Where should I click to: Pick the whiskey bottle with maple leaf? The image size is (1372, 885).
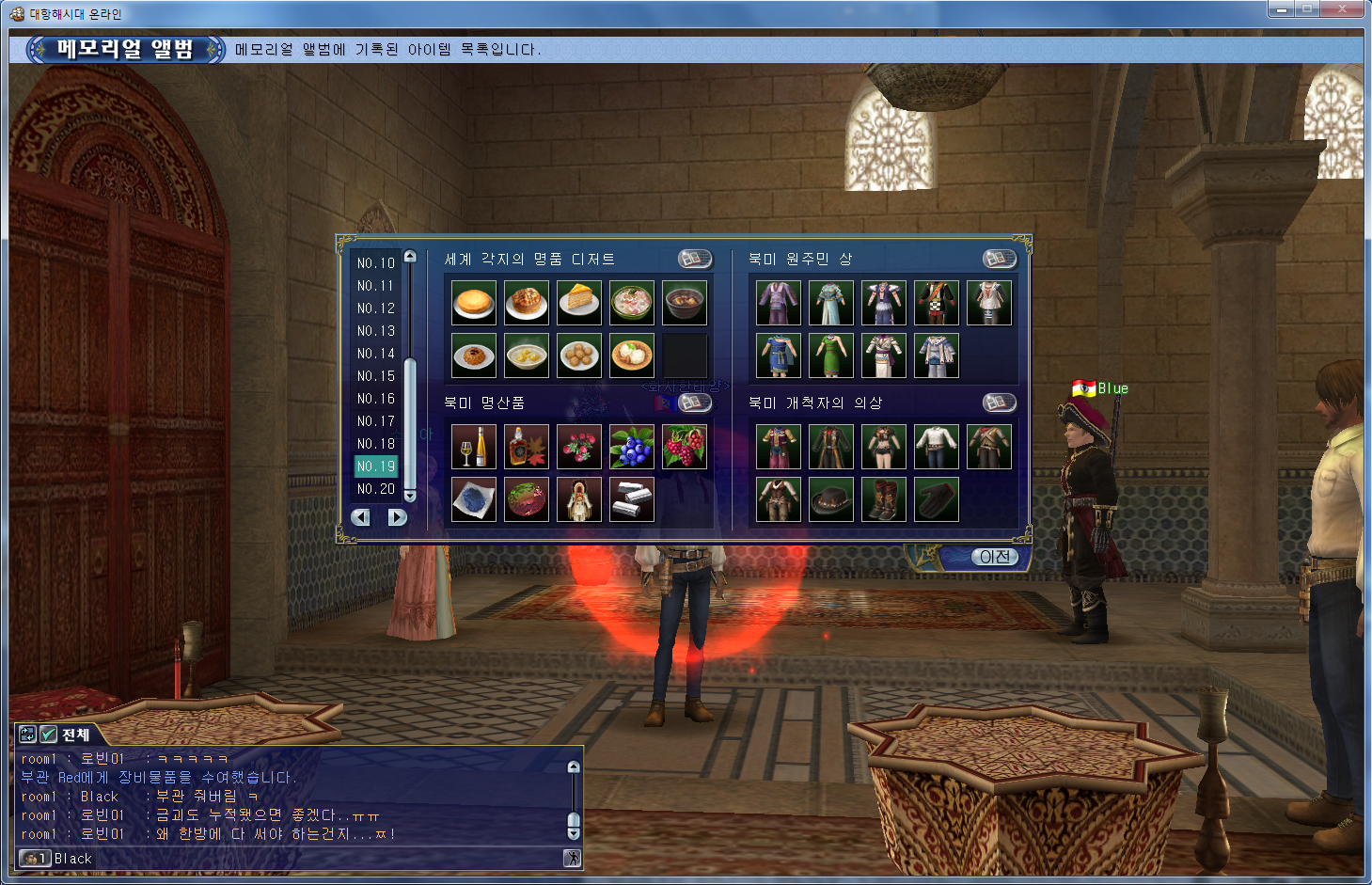click(527, 447)
